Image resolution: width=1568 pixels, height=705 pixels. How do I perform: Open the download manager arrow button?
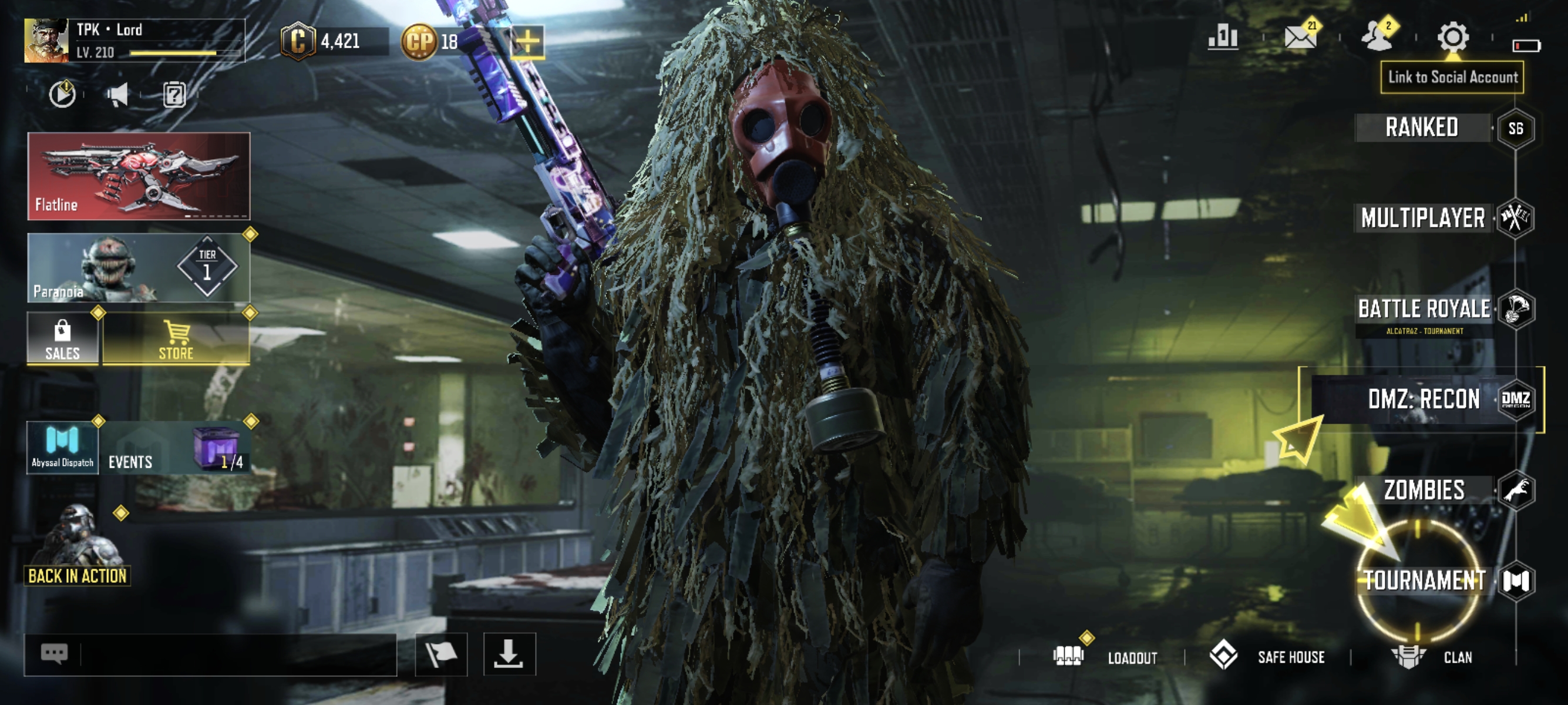point(509,654)
